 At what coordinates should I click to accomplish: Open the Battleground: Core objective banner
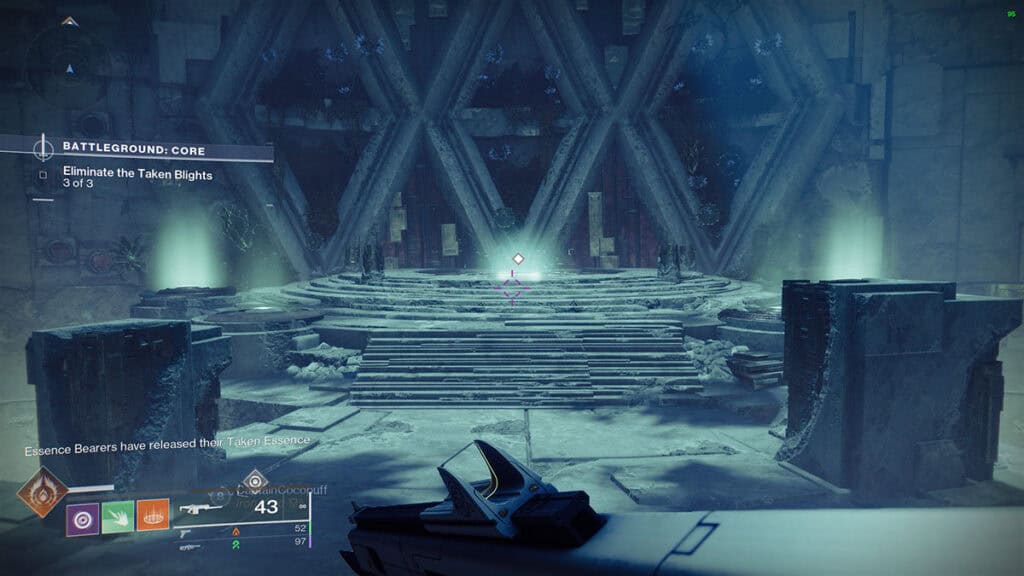tap(135, 150)
